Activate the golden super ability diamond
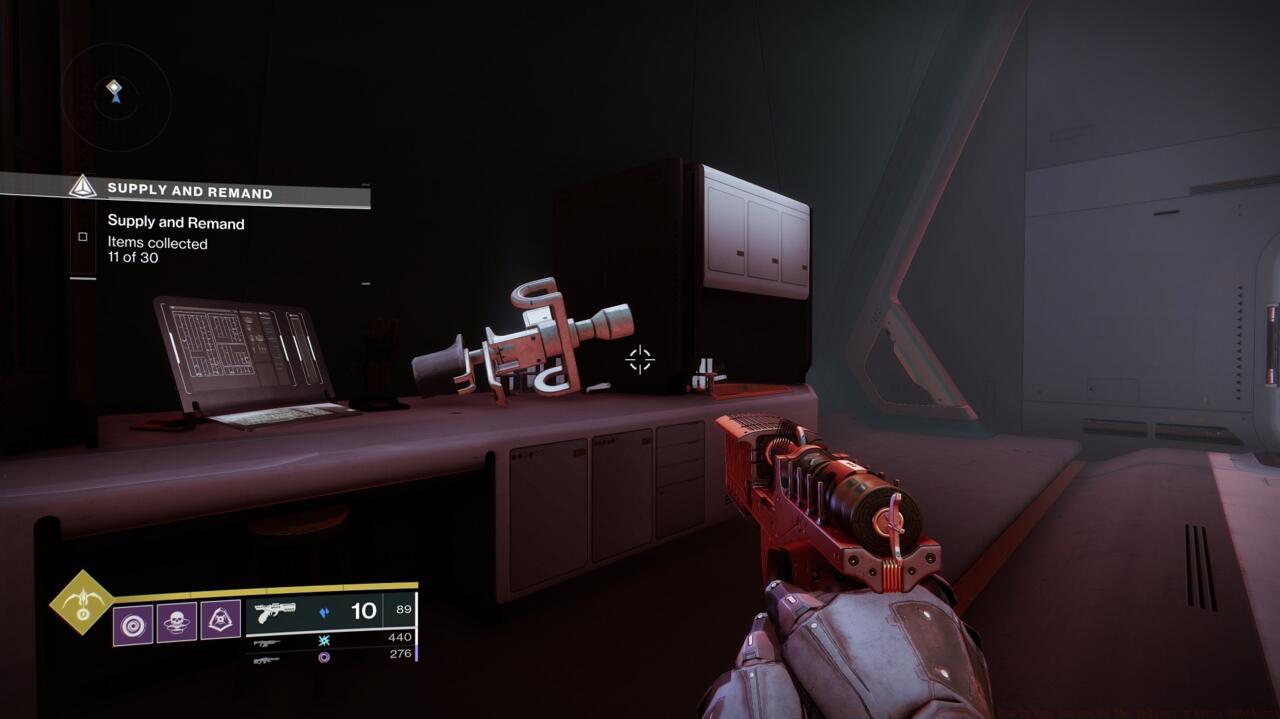1280x719 pixels. click(82, 602)
